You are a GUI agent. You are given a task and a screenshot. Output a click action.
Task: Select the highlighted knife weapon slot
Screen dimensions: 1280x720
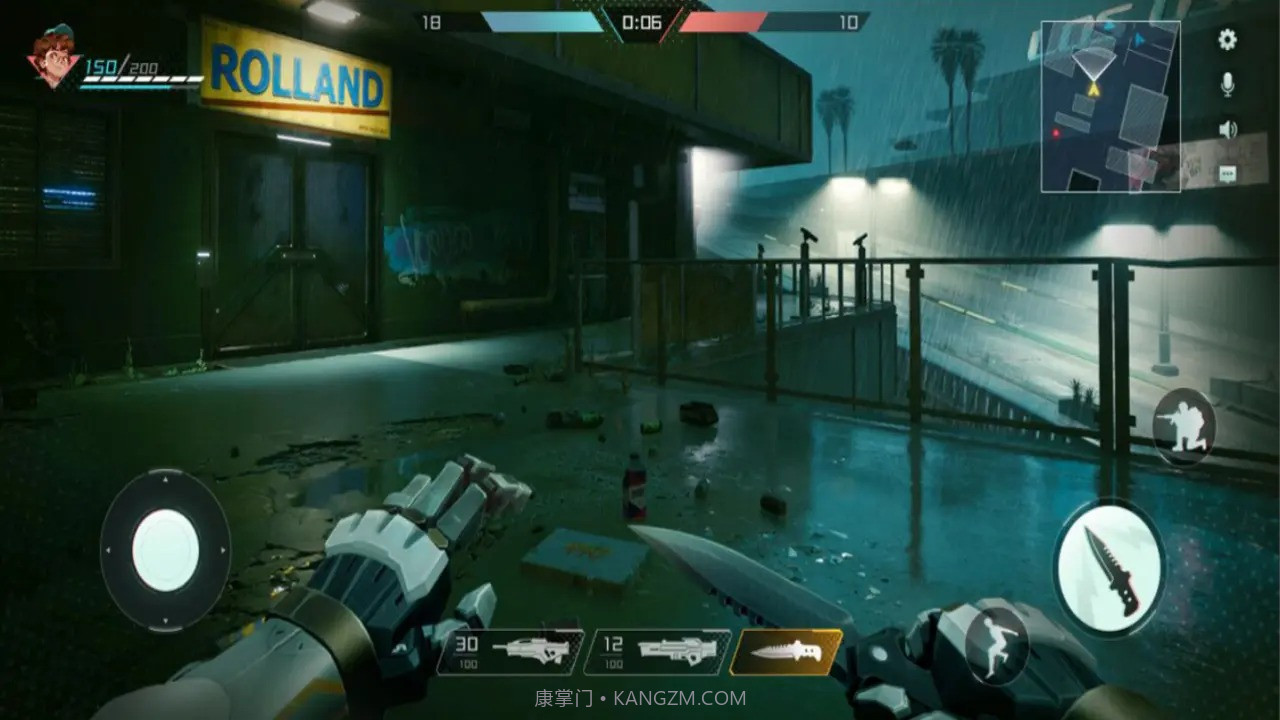pyautogui.click(x=785, y=651)
